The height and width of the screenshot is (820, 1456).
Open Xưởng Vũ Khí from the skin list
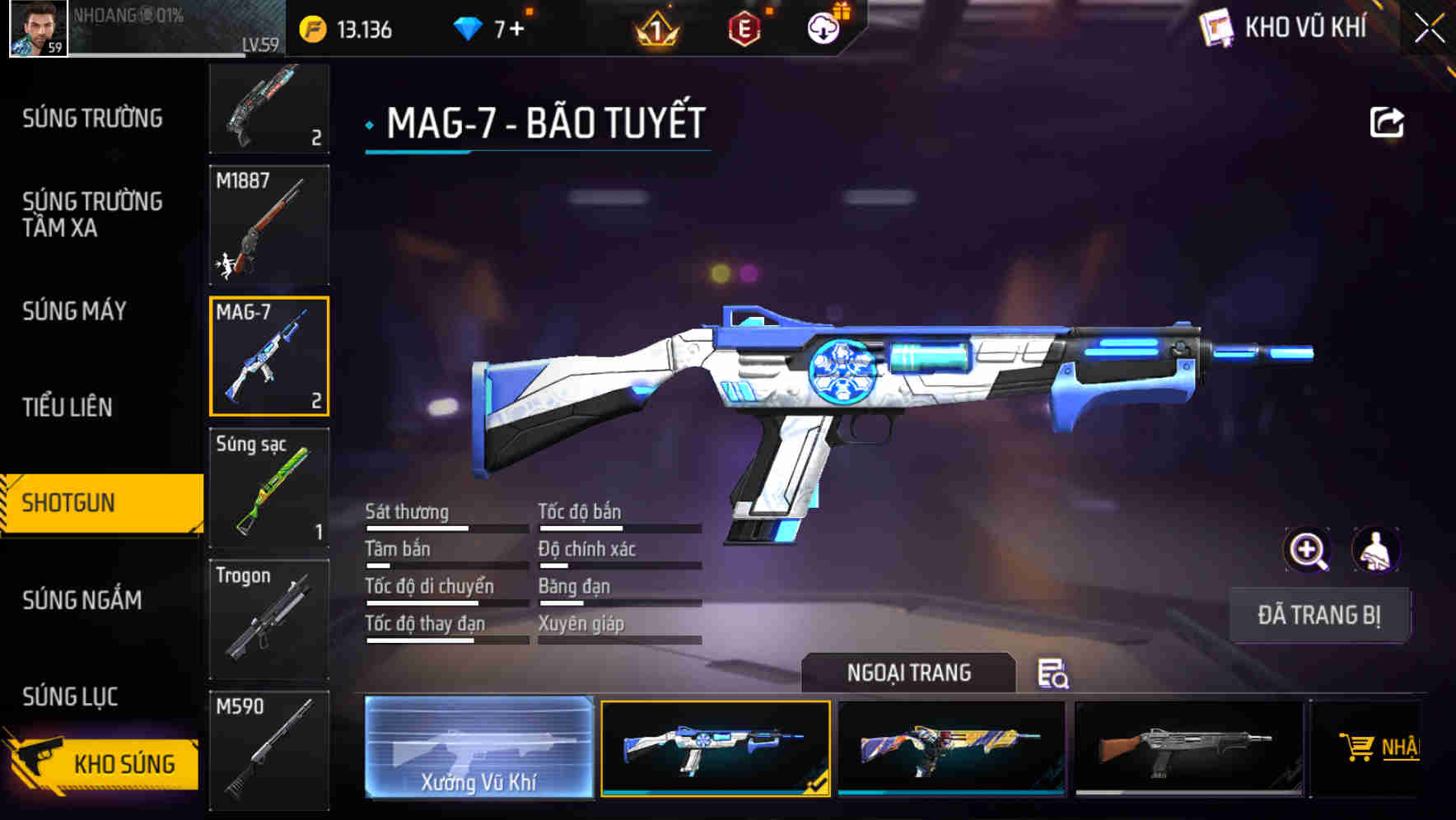[479, 749]
